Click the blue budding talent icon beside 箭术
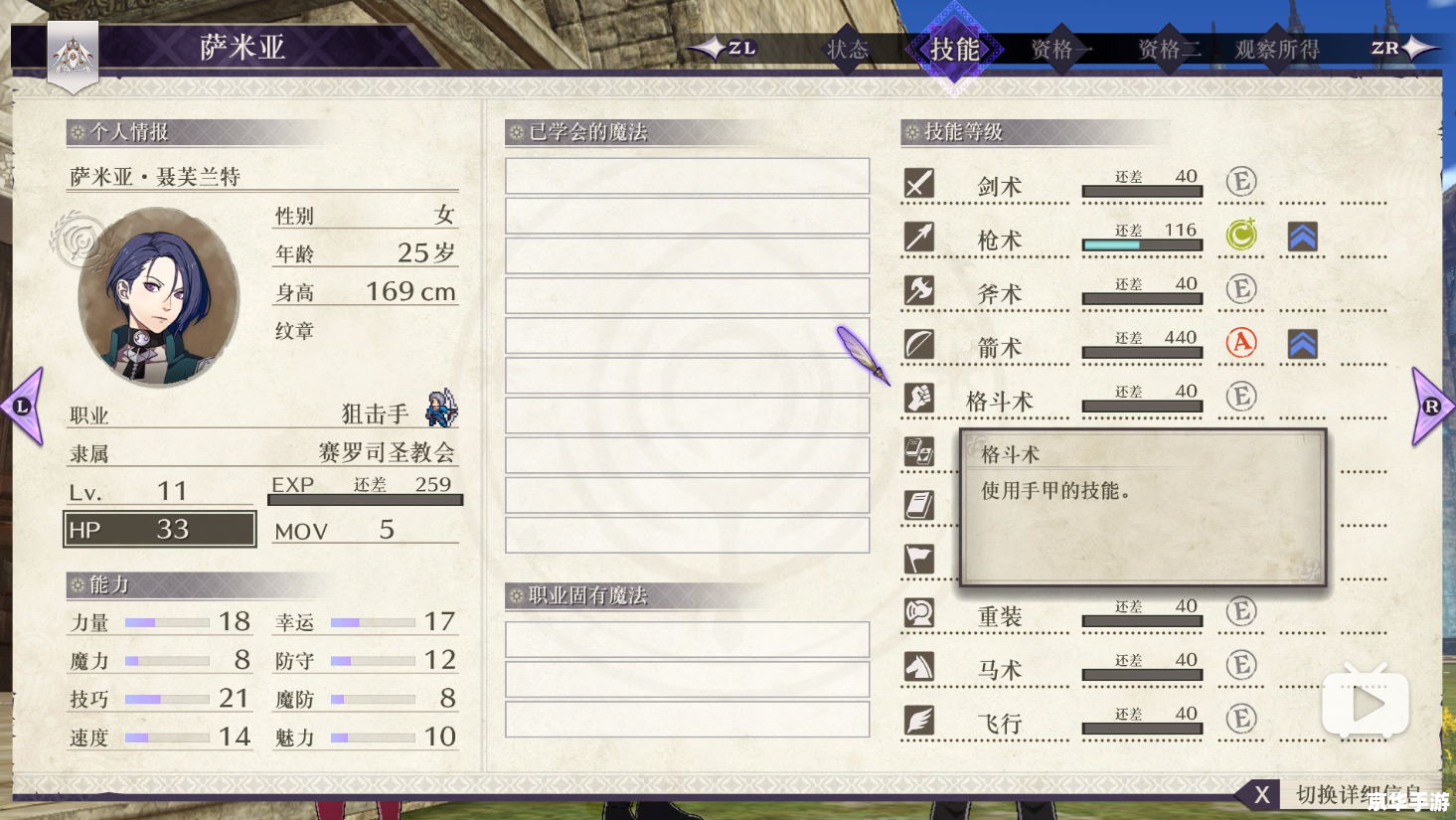 1302,343
